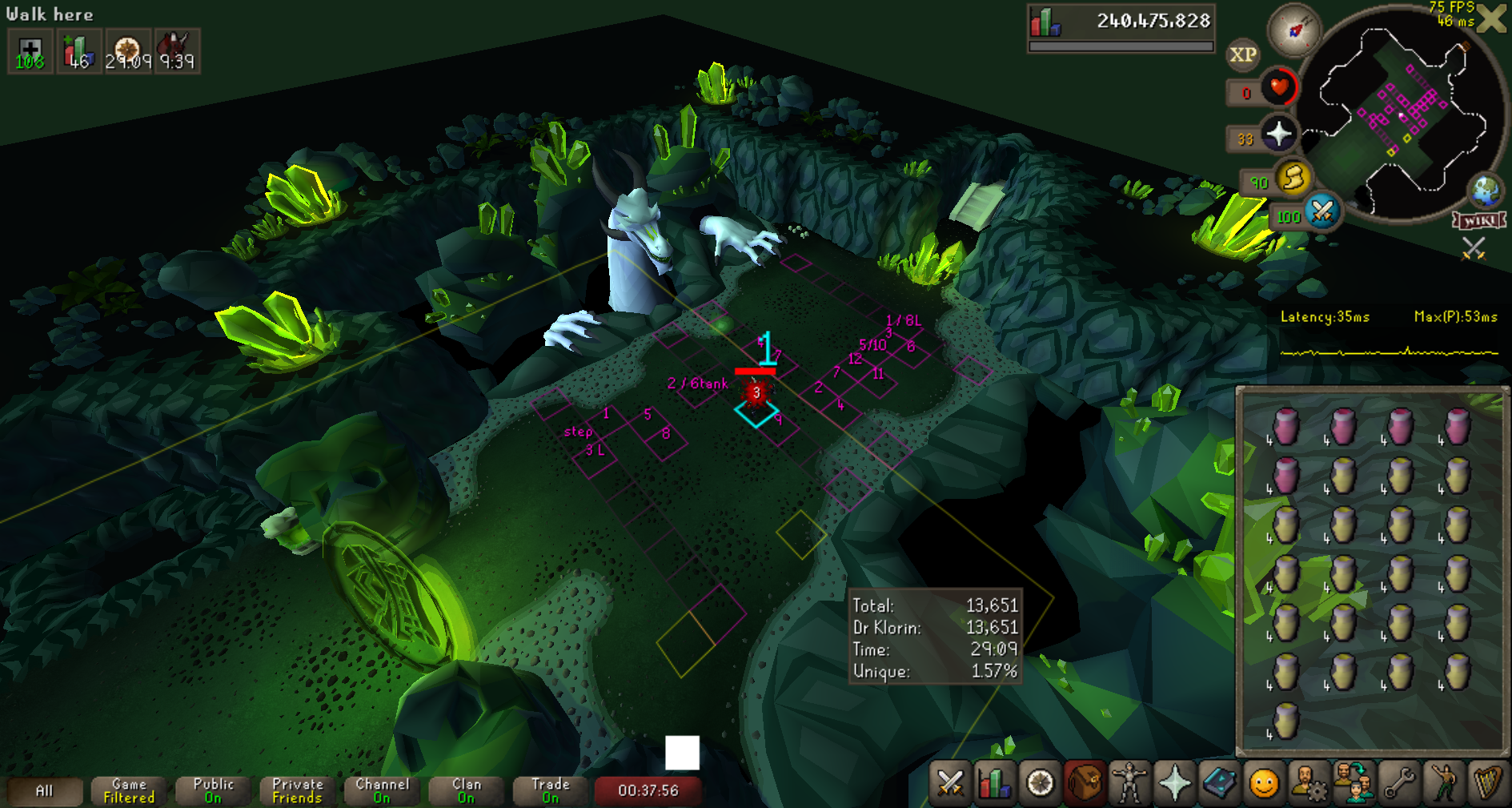Image resolution: width=1512 pixels, height=808 pixels.
Task: Select the Game Filtered chat tab
Action: pyautogui.click(x=129, y=790)
